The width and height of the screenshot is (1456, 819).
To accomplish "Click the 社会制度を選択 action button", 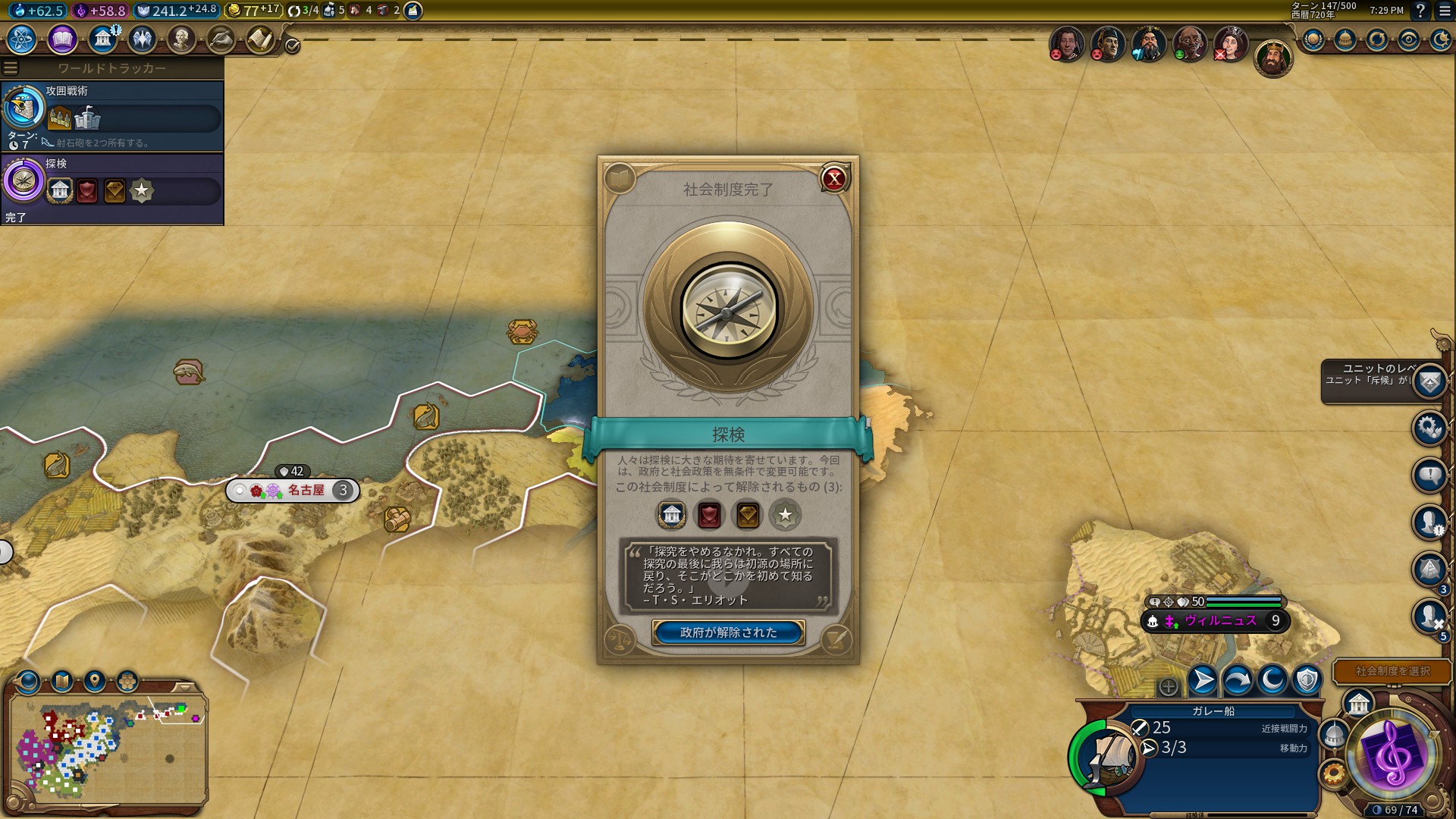I will pyautogui.click(x=1392, y=671).
